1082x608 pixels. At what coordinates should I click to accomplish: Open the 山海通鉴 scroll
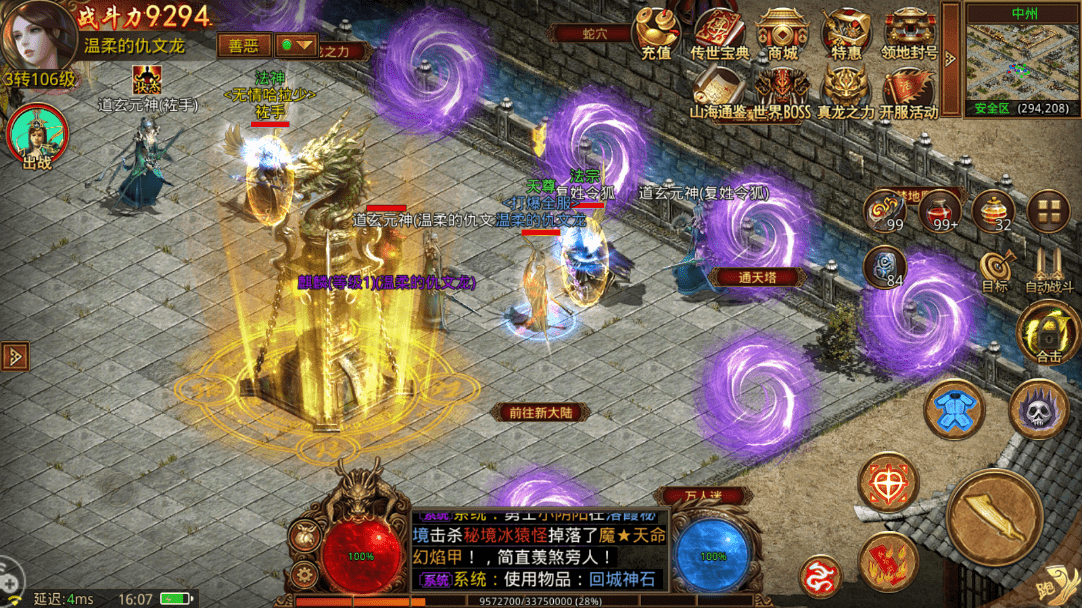tap(720, 90)
